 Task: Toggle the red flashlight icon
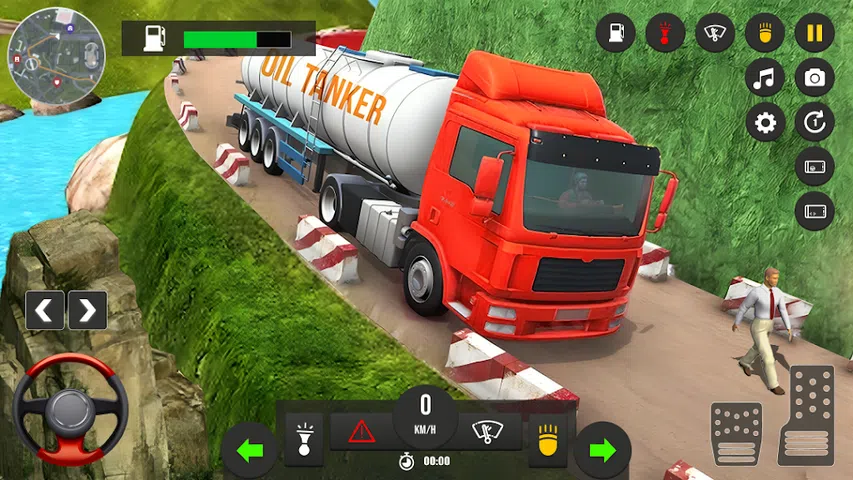click(x=664, y=33)
